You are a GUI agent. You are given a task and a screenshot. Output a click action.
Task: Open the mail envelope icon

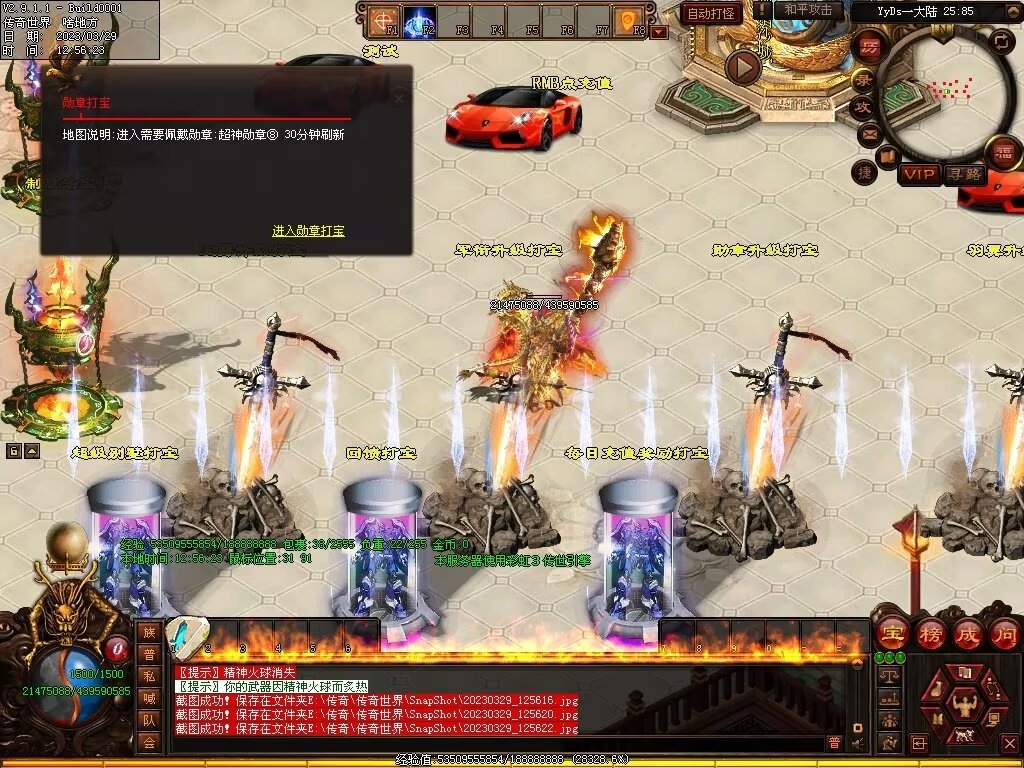tap(868, 132)
